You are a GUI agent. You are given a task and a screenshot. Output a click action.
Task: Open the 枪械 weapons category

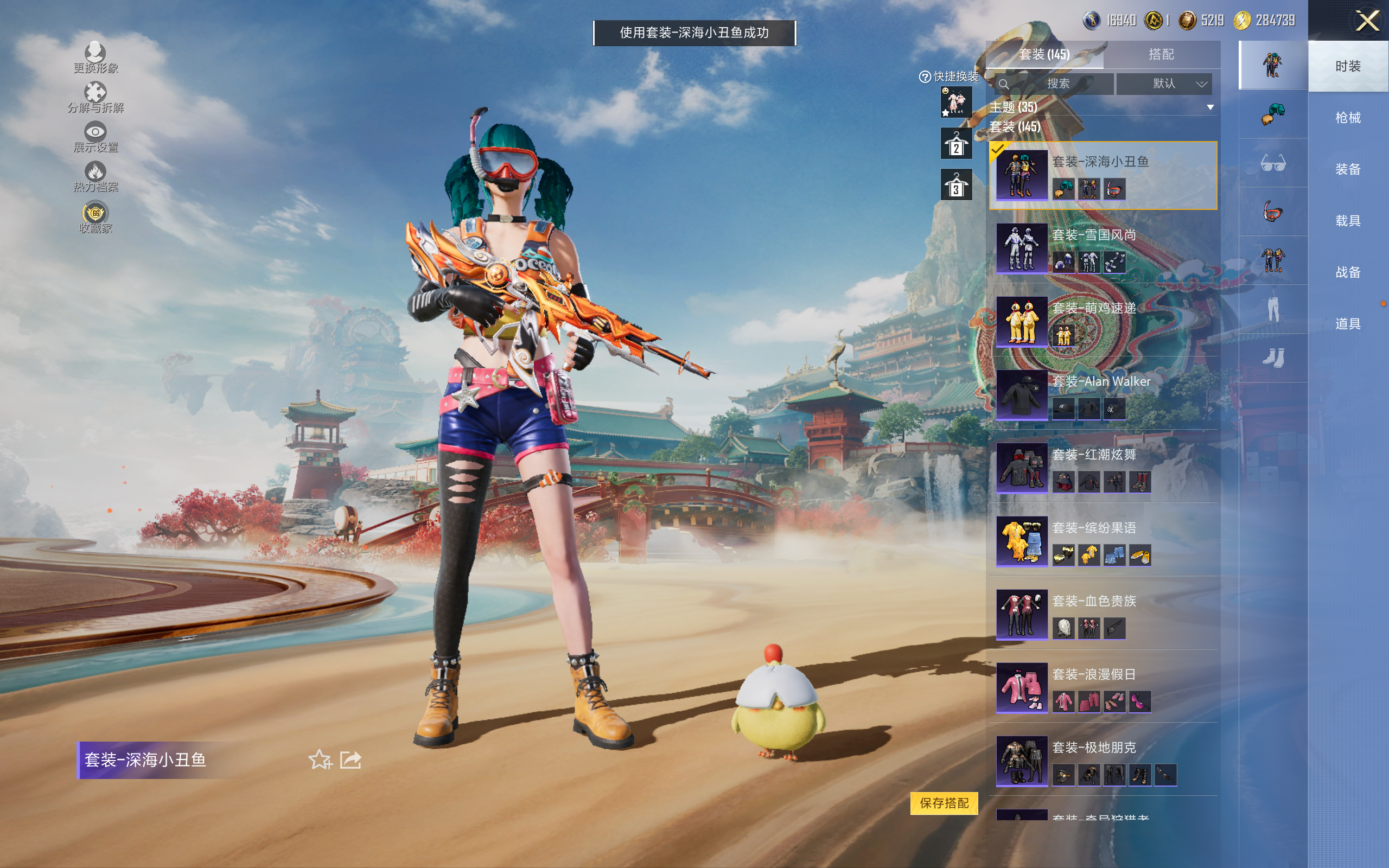[x=1348, y=118]
